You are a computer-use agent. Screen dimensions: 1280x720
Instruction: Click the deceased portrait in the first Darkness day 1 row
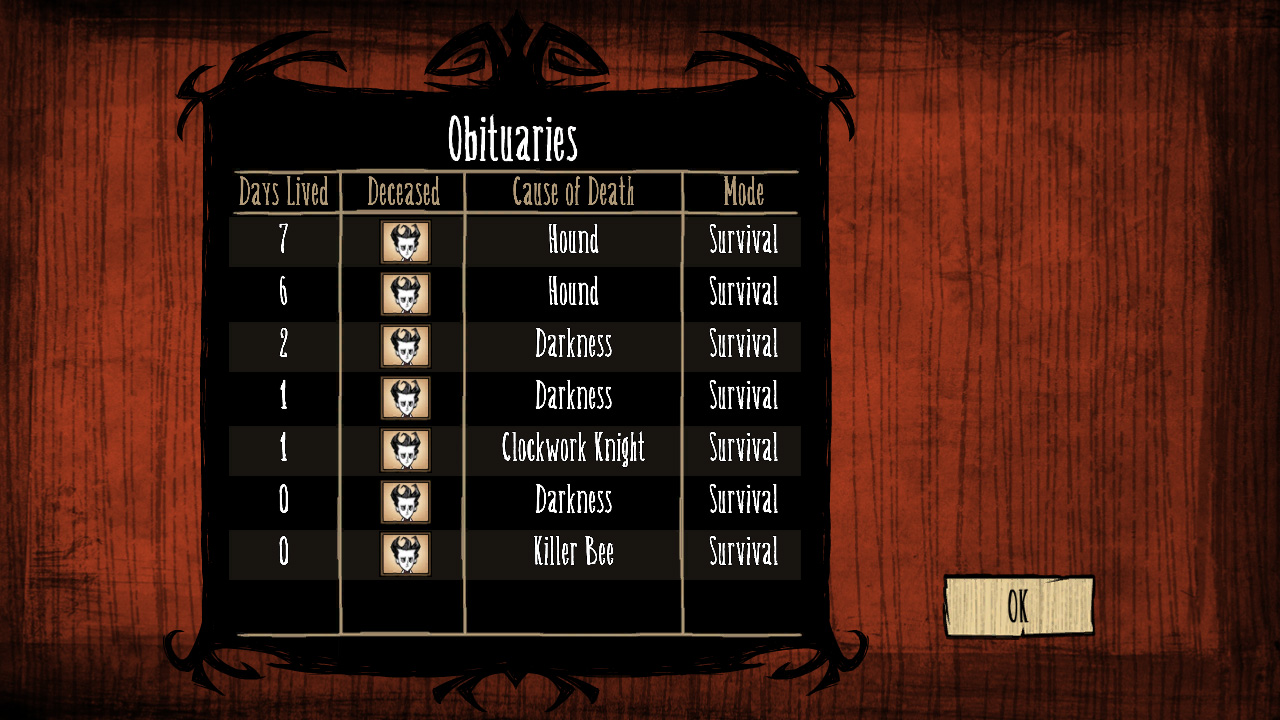403,397
